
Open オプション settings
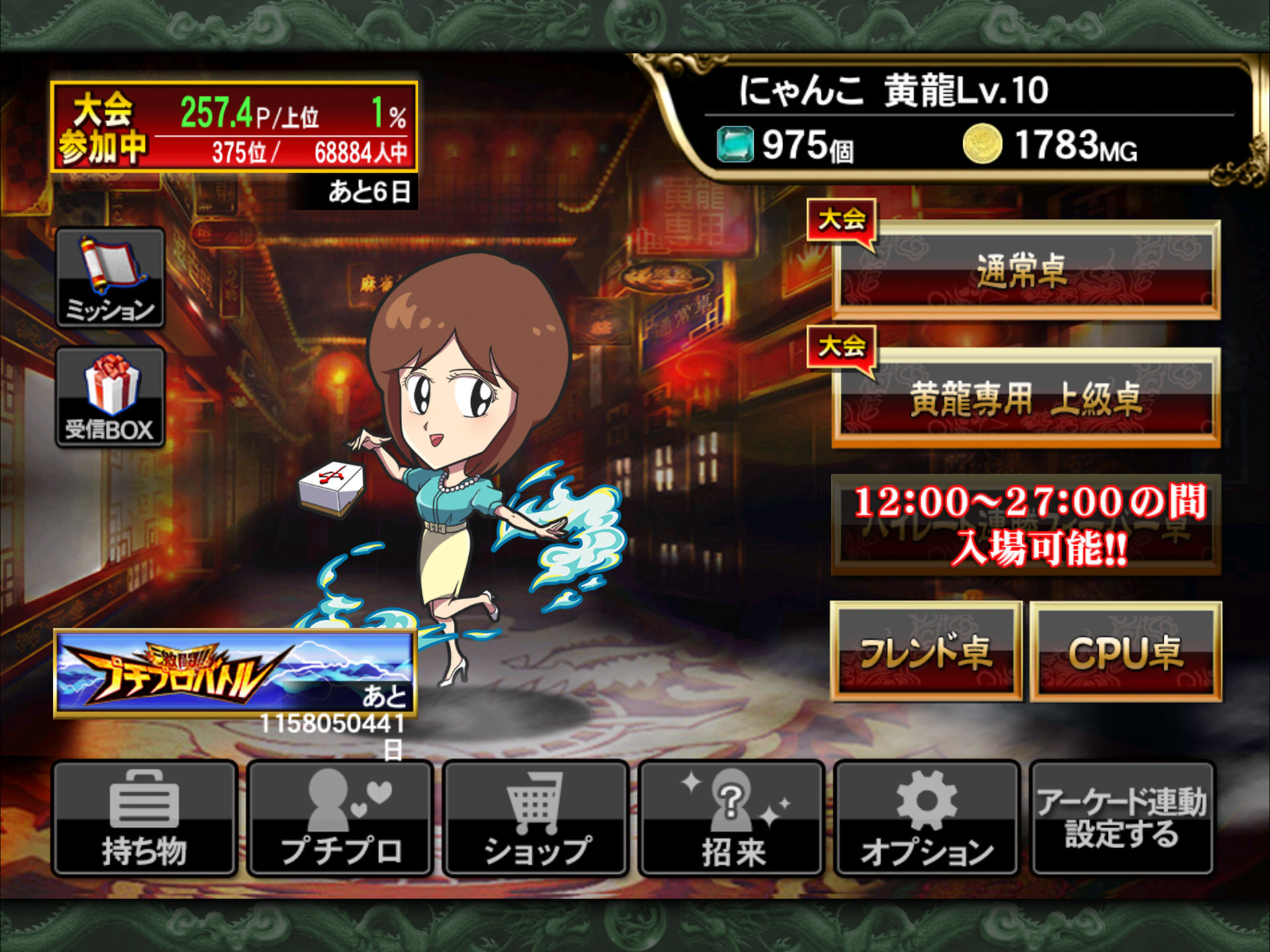point(927,818)
